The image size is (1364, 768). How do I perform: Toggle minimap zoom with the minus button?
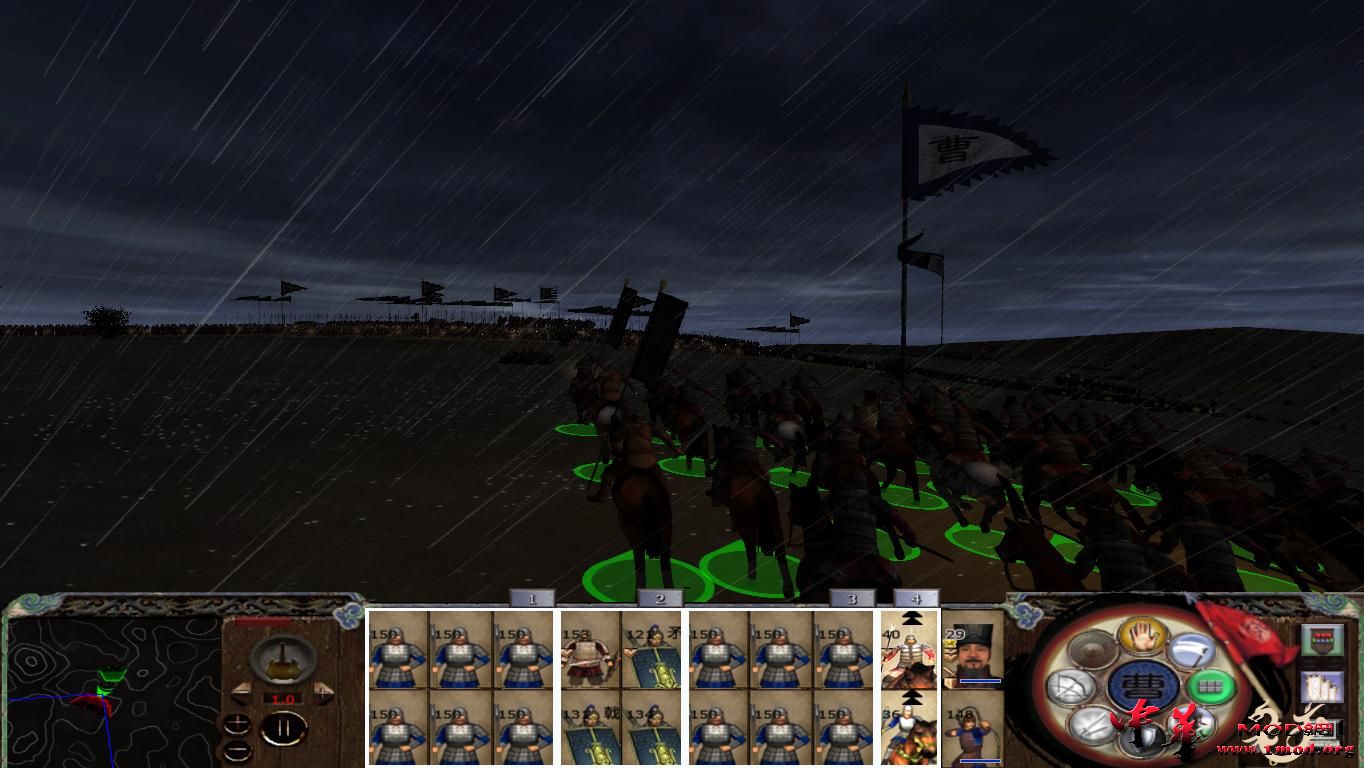237,751
